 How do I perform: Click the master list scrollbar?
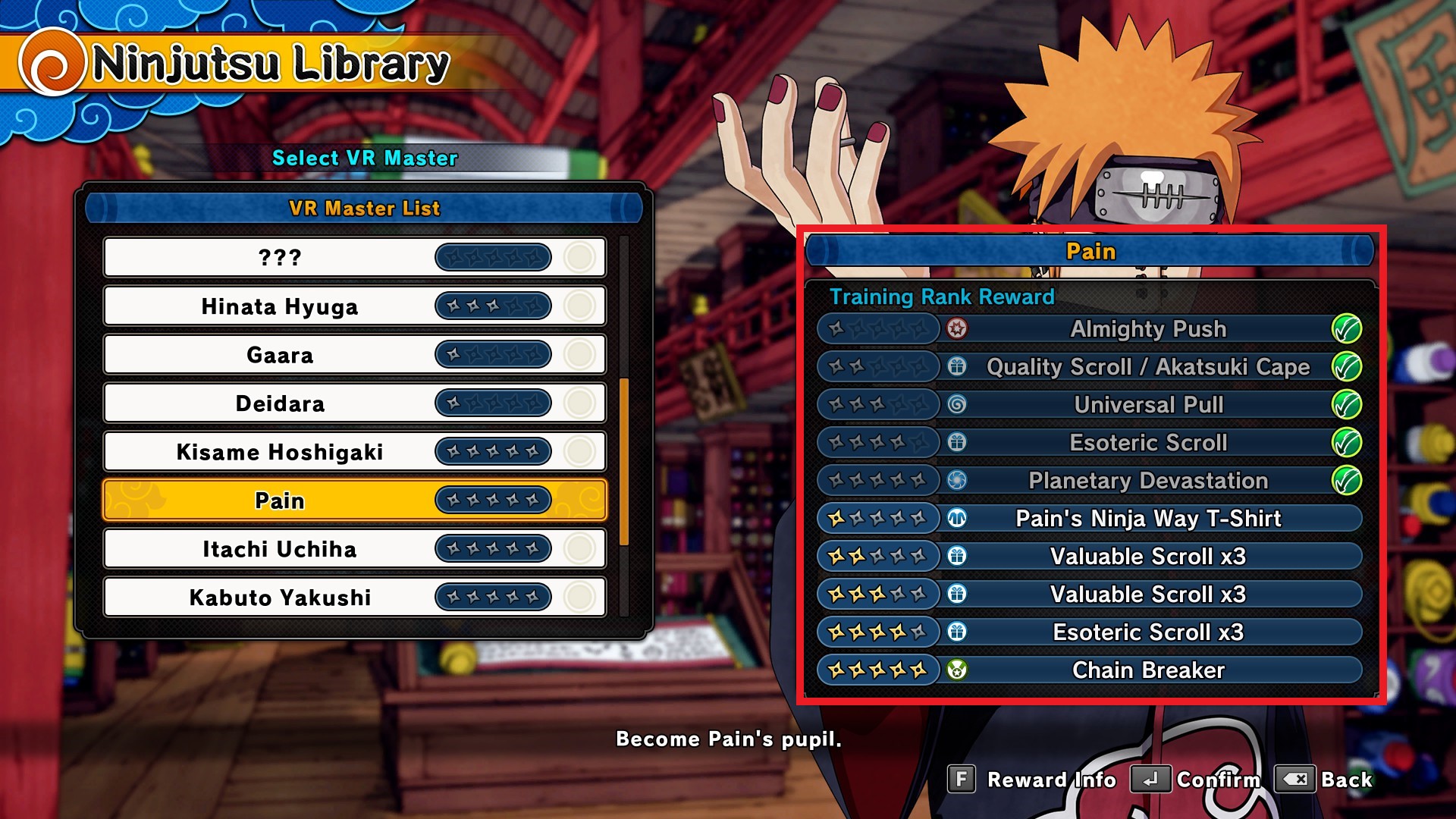click(624, 461)
